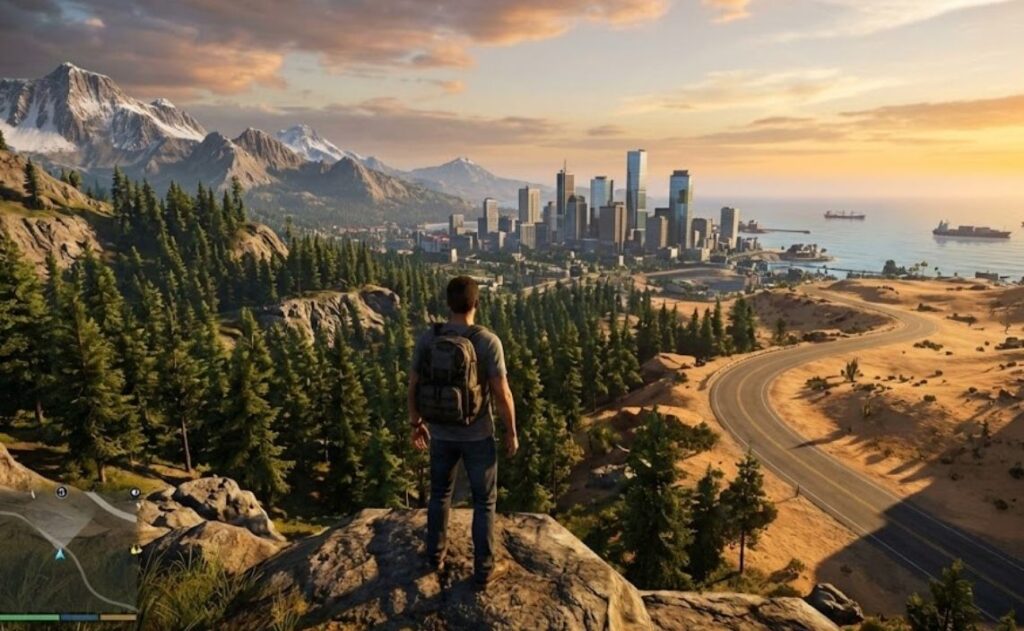The image size is (1024, 631).
Task: Click the yellow marker on minimap edge
Action: point(135,549)
